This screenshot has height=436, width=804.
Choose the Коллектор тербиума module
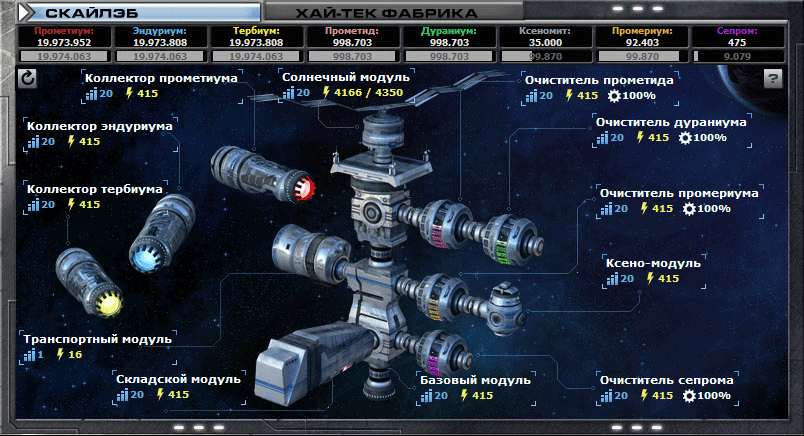click(x=96, y=188)
